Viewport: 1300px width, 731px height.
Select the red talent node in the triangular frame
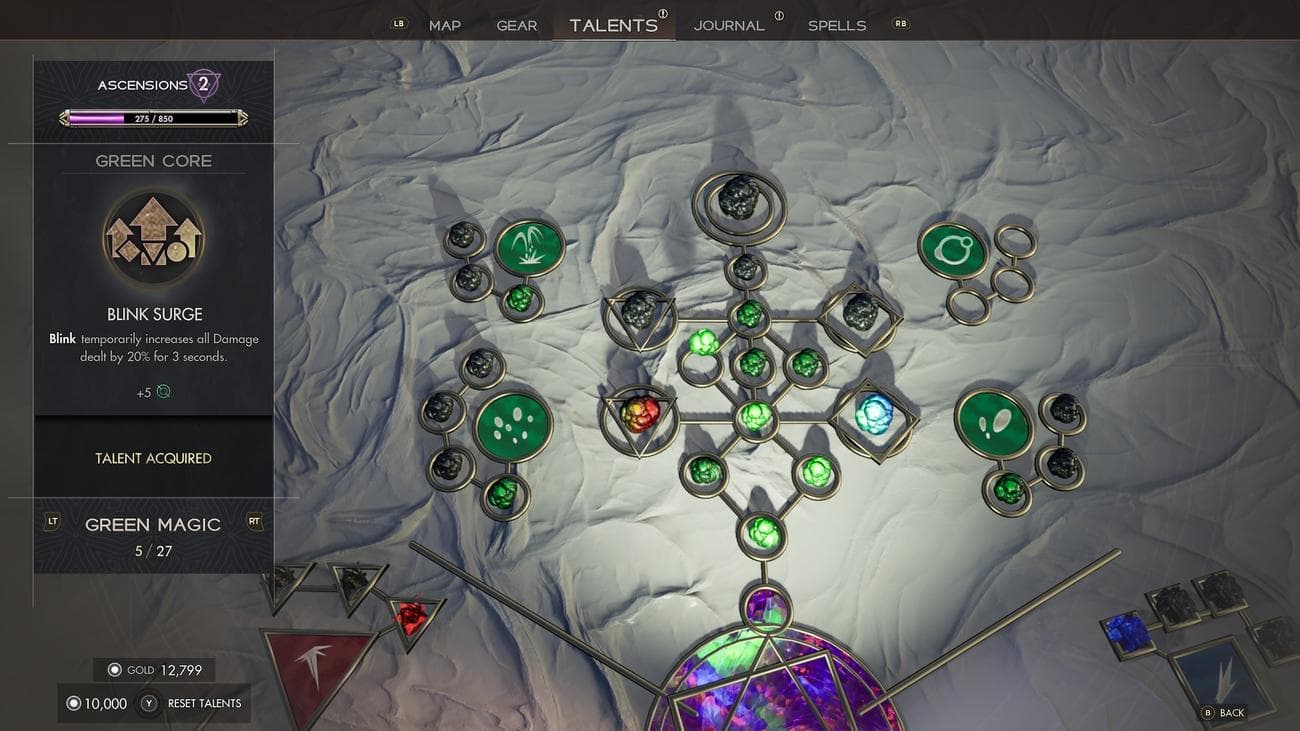[640, 413]
